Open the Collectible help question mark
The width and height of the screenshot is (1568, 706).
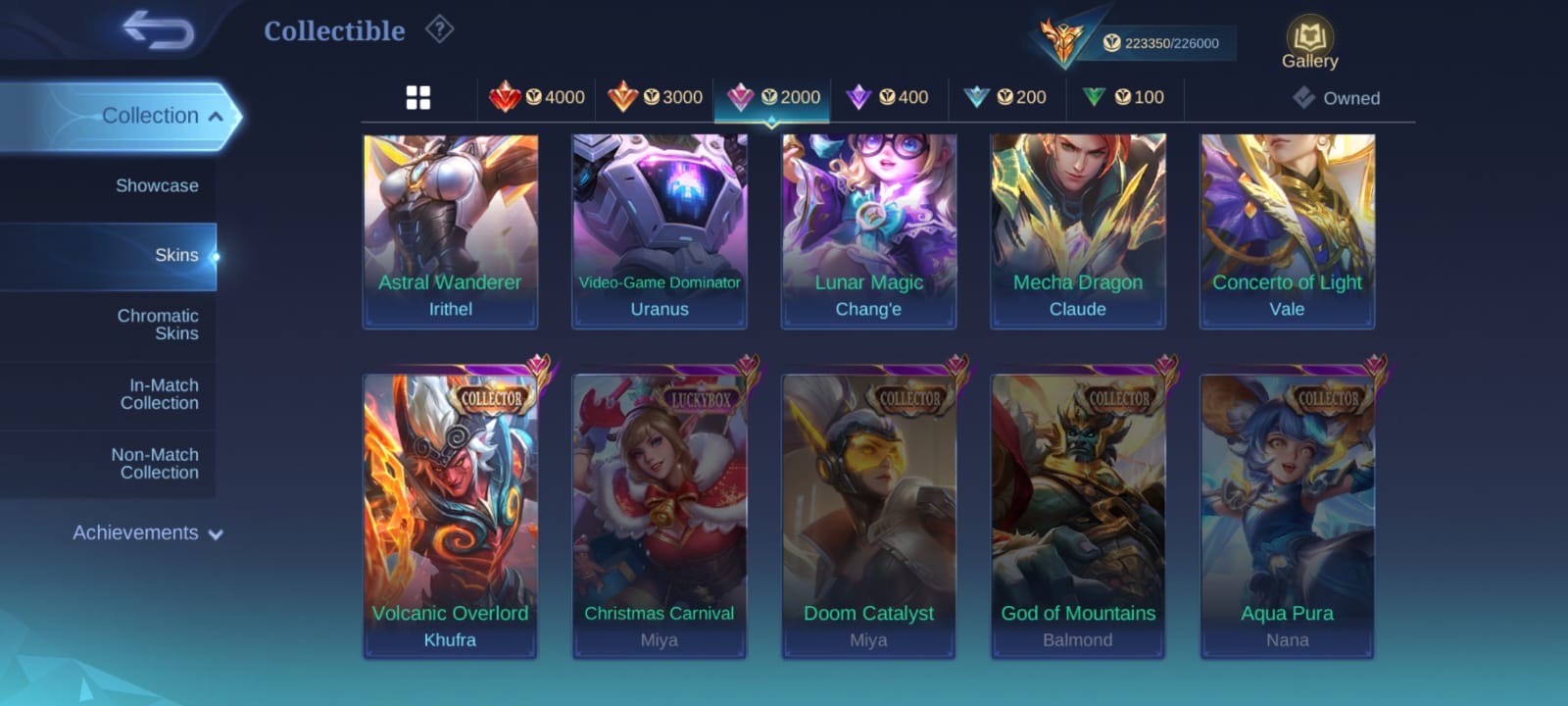click(439, 30)
